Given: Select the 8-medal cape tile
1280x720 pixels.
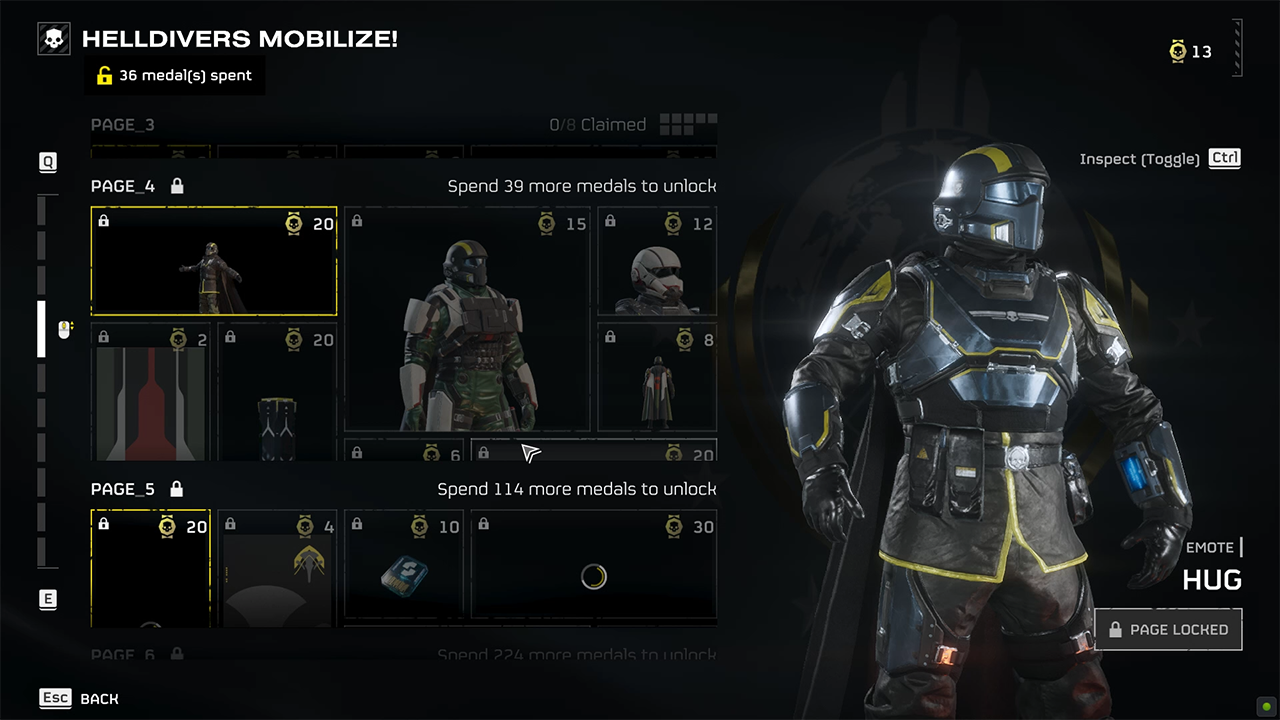Looking at the screenshot, I should coord(657,378).
